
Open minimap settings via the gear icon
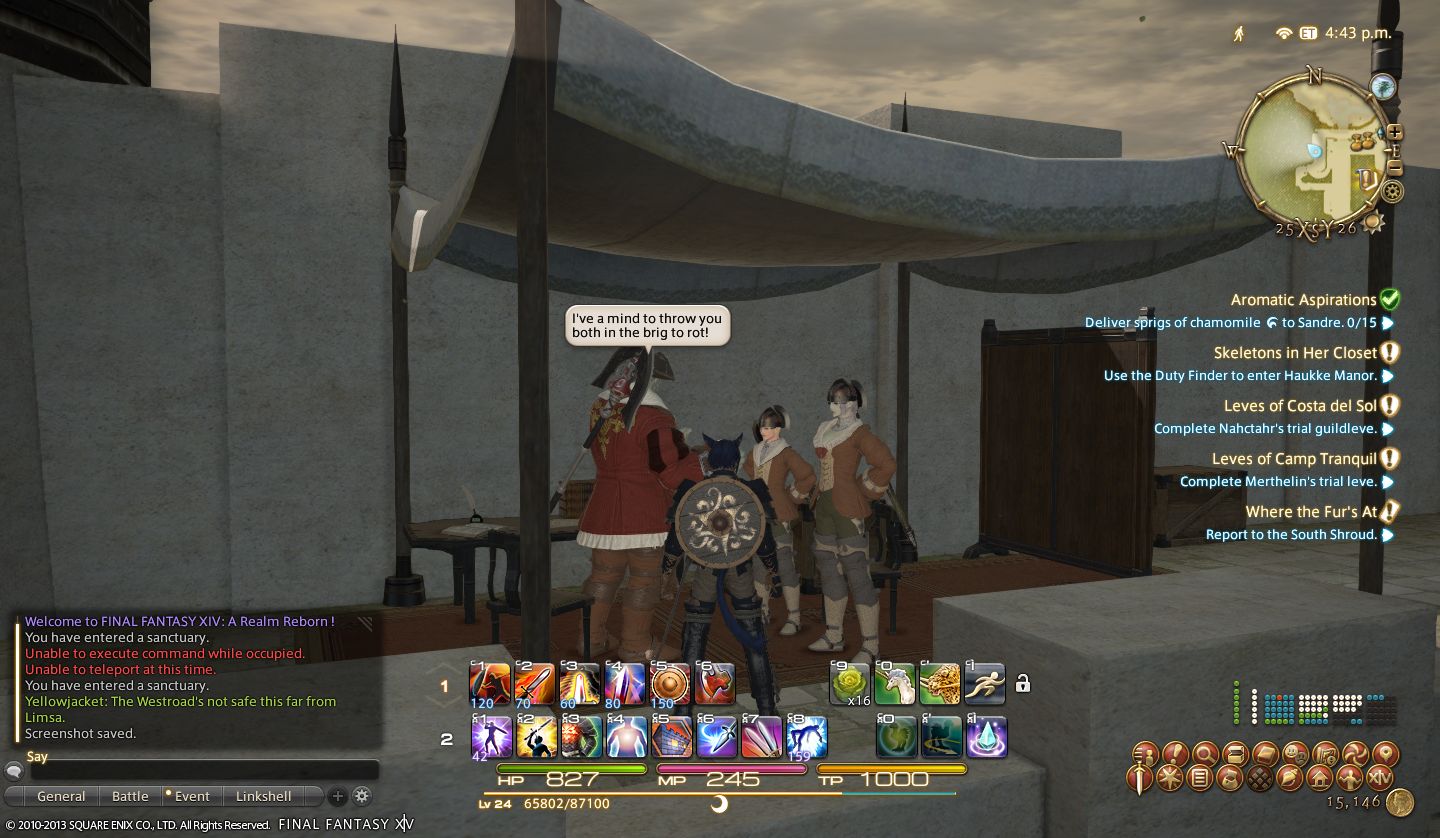(x=1392, y=191)
